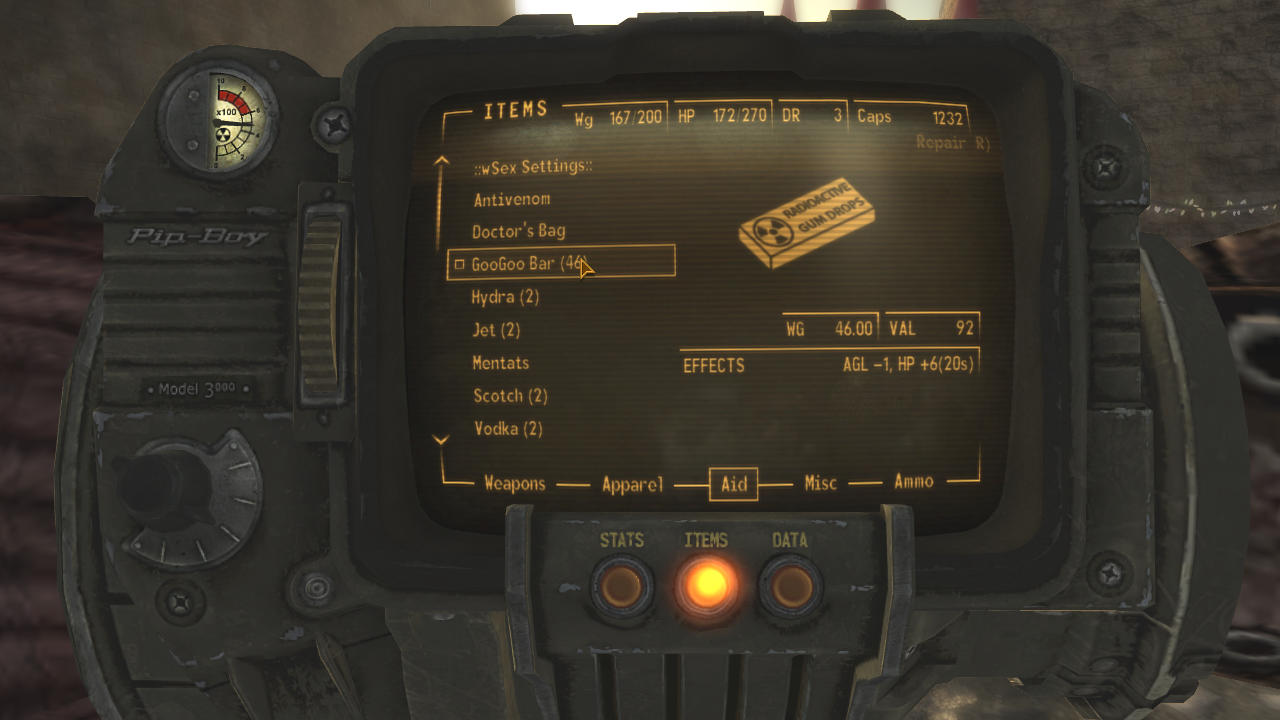Click the glowing ITEMS button
This screenshot has height=720, width=1280.
tap(706, 584)
